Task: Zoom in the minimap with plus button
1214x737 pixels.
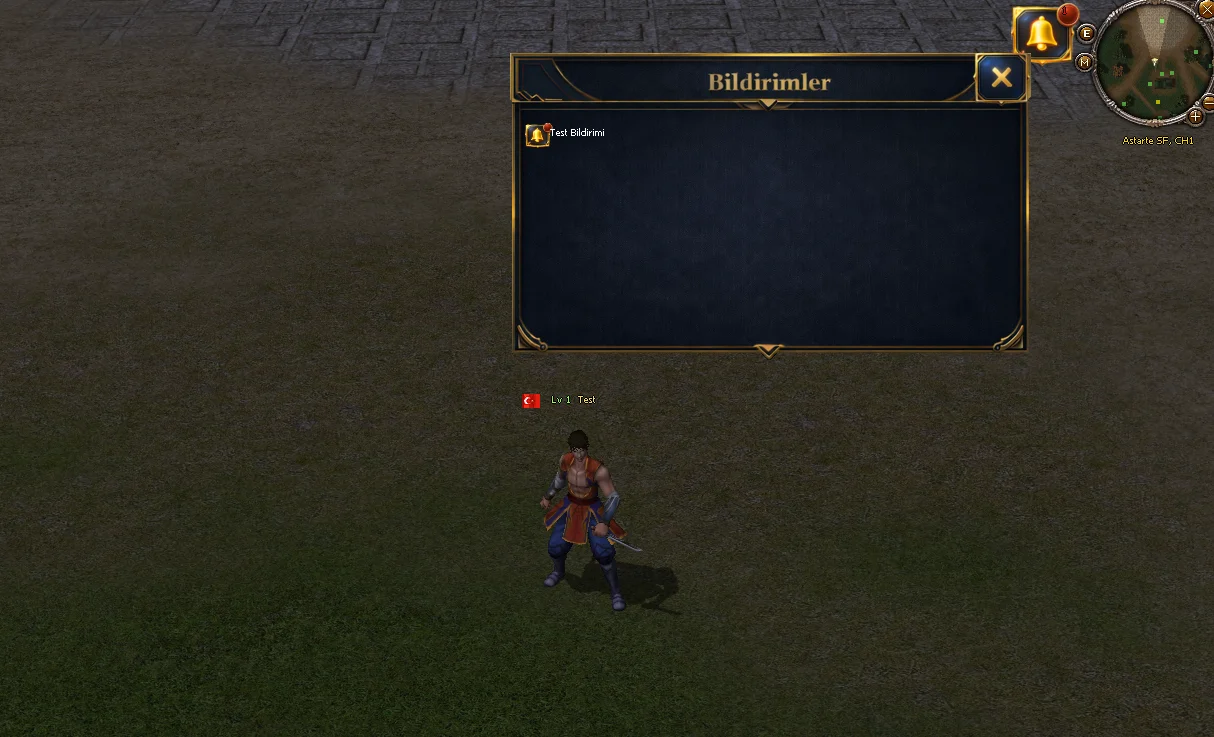Action: [x=1195, y=116]
